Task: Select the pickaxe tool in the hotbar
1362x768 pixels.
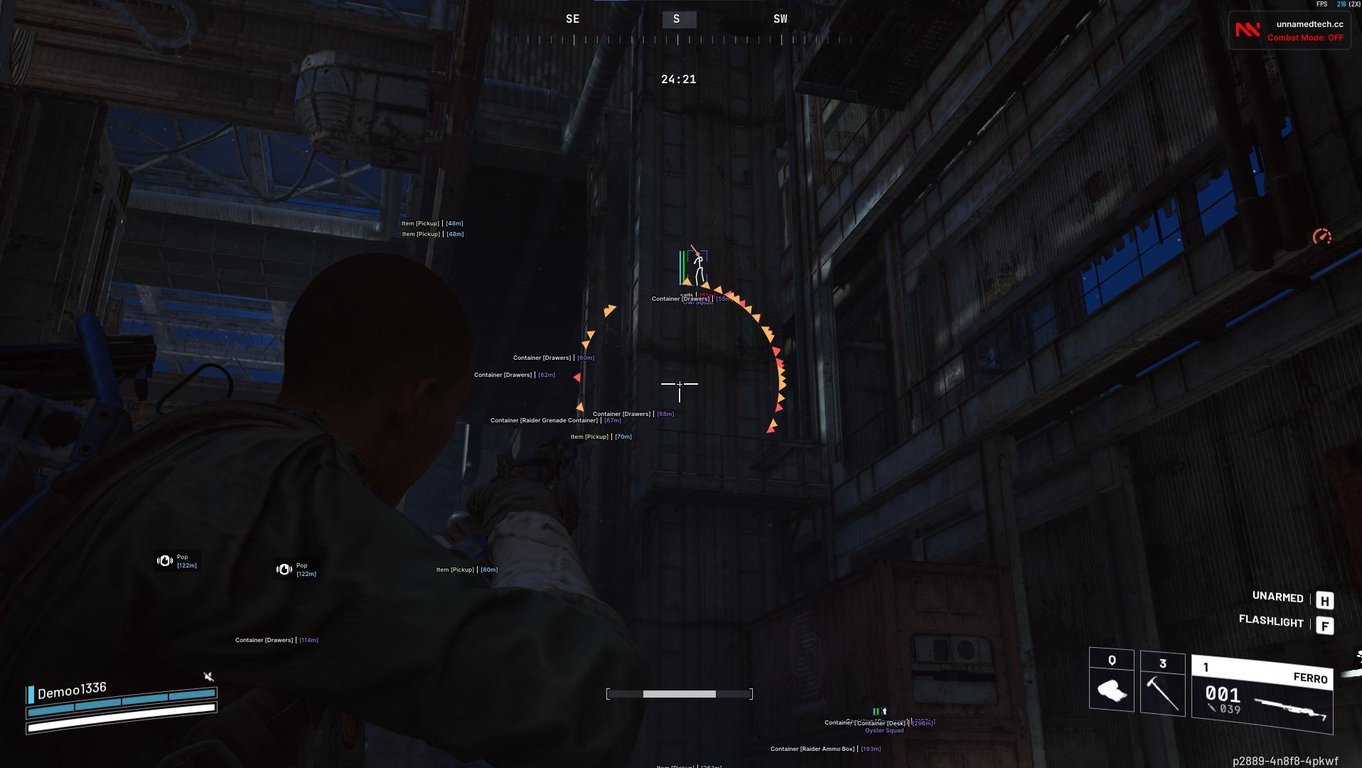Action: [x=1162, y=691]
